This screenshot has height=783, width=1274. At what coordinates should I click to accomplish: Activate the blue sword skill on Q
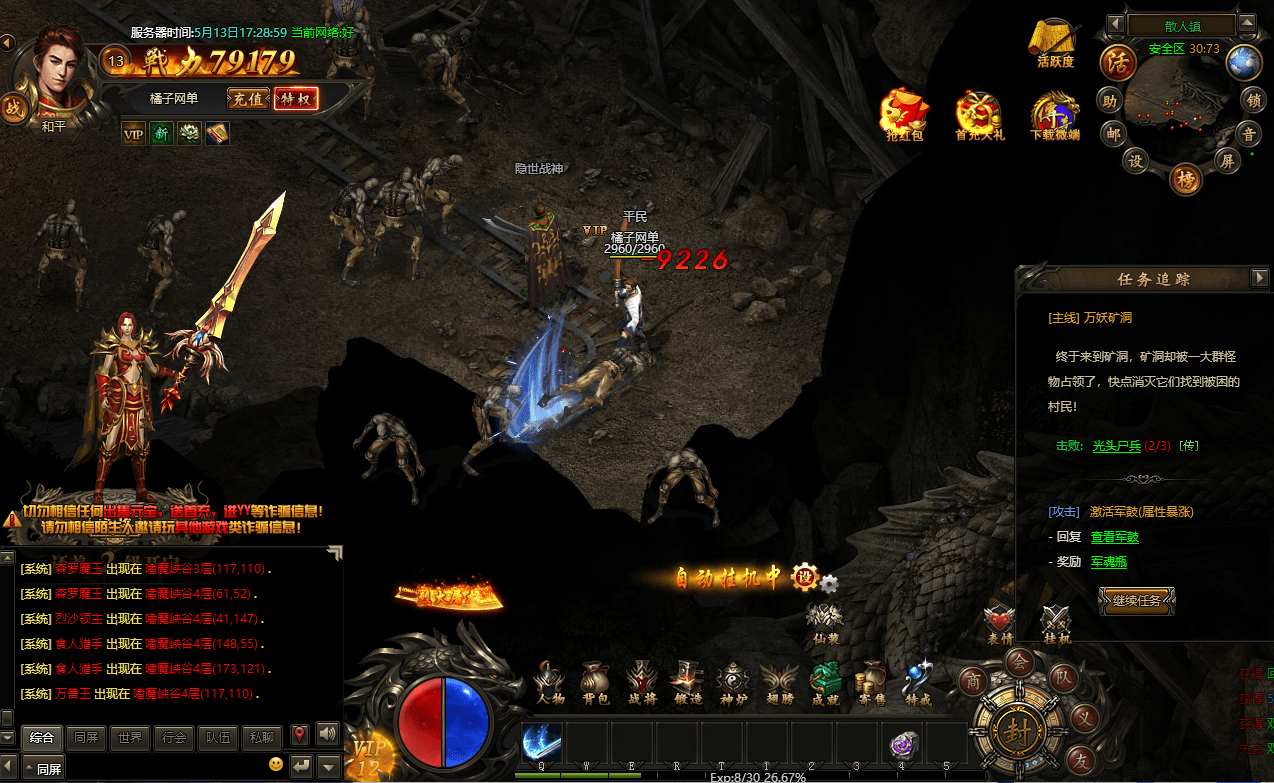pyautogui.click(x=541, y=744)
